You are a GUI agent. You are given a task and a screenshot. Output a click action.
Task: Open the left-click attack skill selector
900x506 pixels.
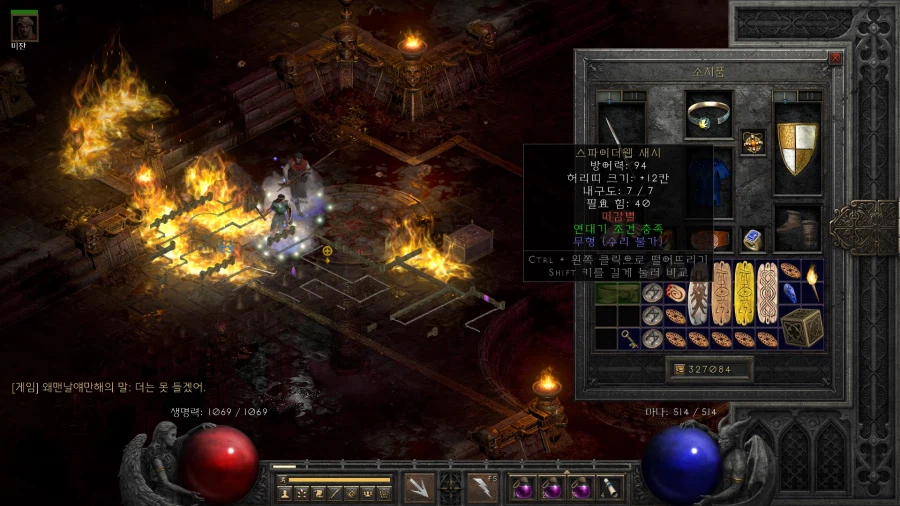418,487
